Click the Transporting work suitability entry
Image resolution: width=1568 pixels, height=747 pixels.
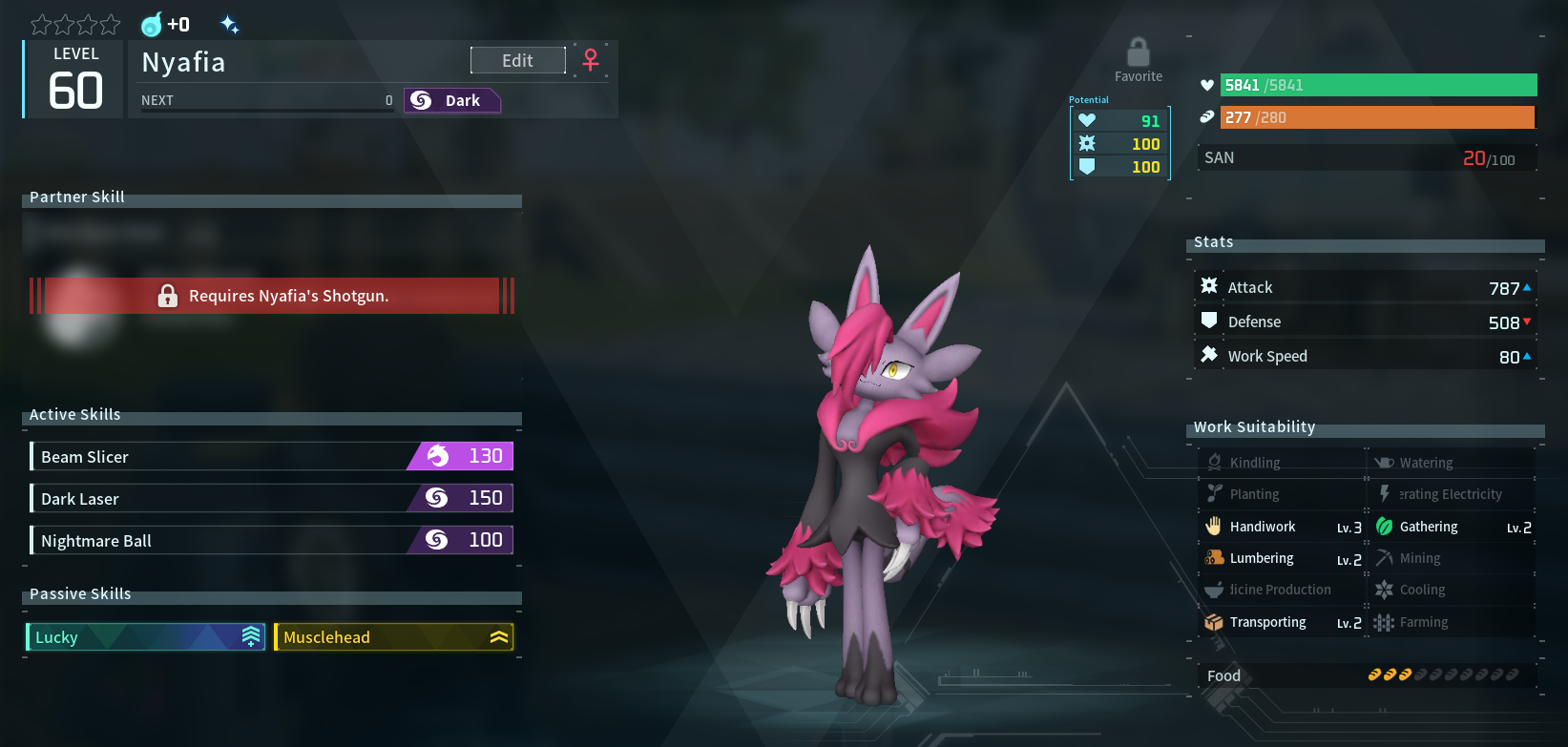click(1282, 622)
